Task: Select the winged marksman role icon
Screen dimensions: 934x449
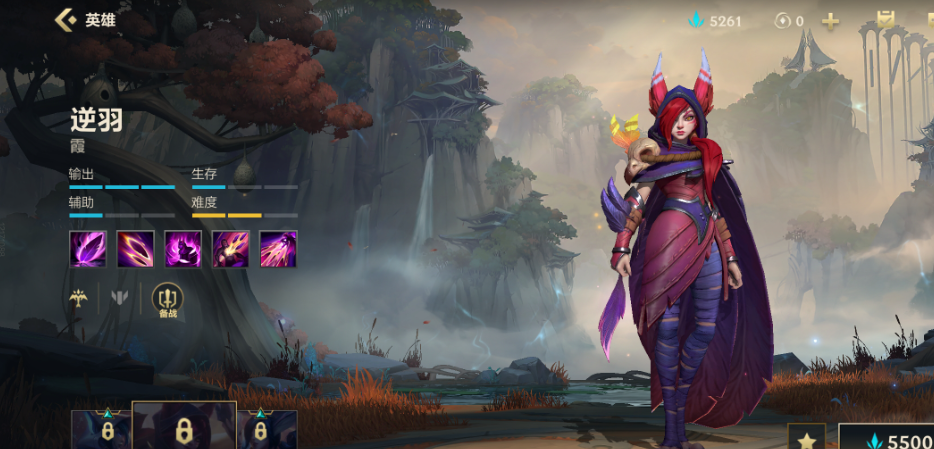Action: [77, 298]
